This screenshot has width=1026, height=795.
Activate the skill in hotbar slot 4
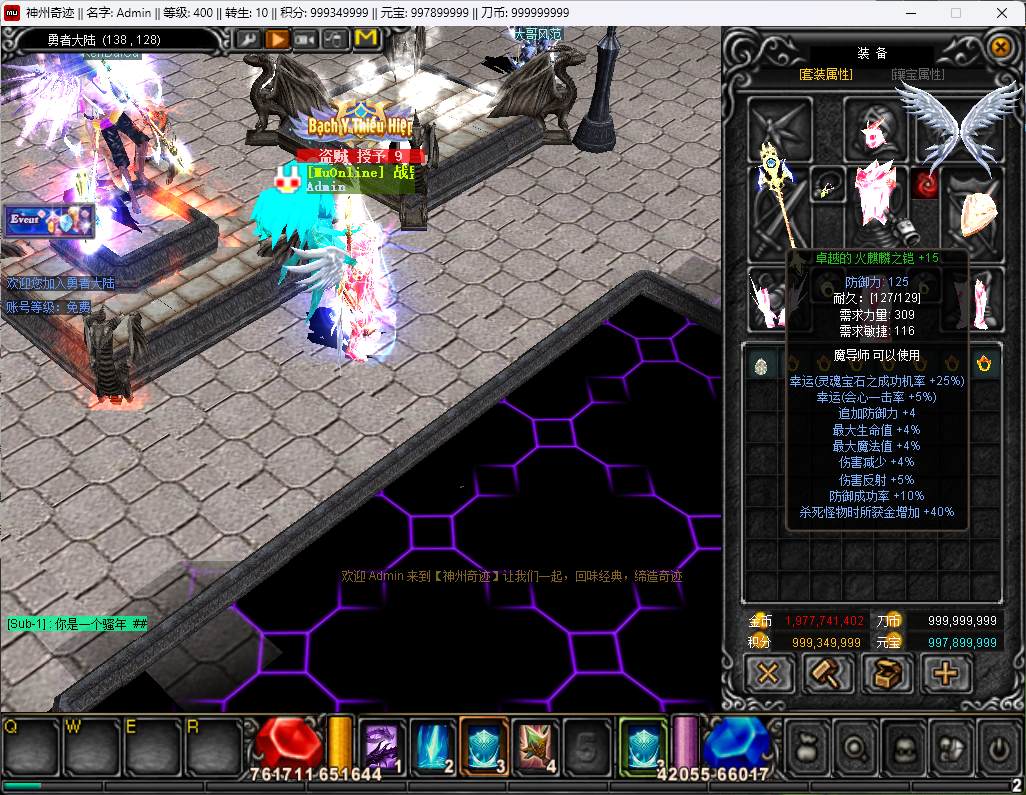537,745
